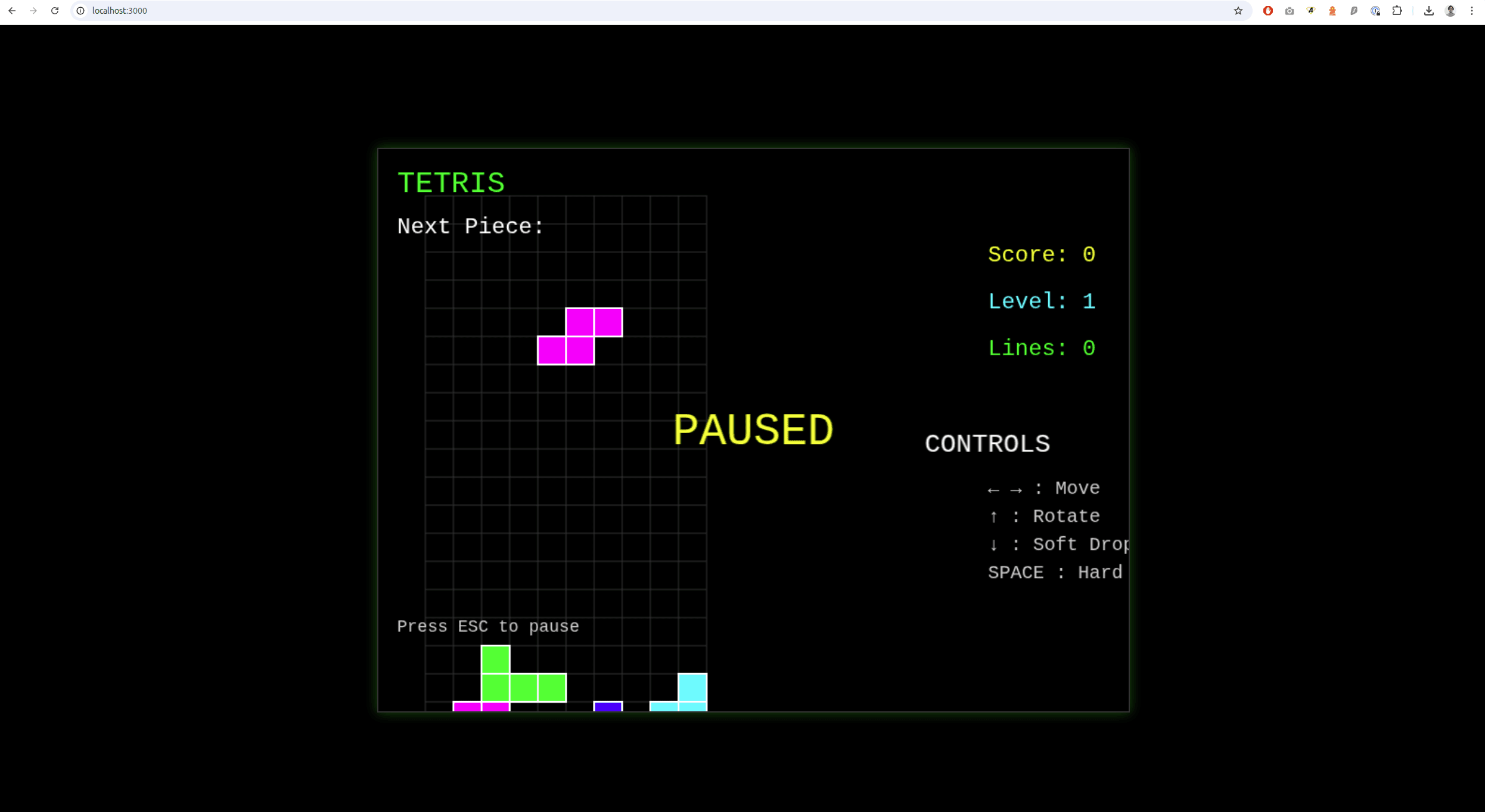
Task: Bookmark the page with the star icon
Action: pos(1238,11)
